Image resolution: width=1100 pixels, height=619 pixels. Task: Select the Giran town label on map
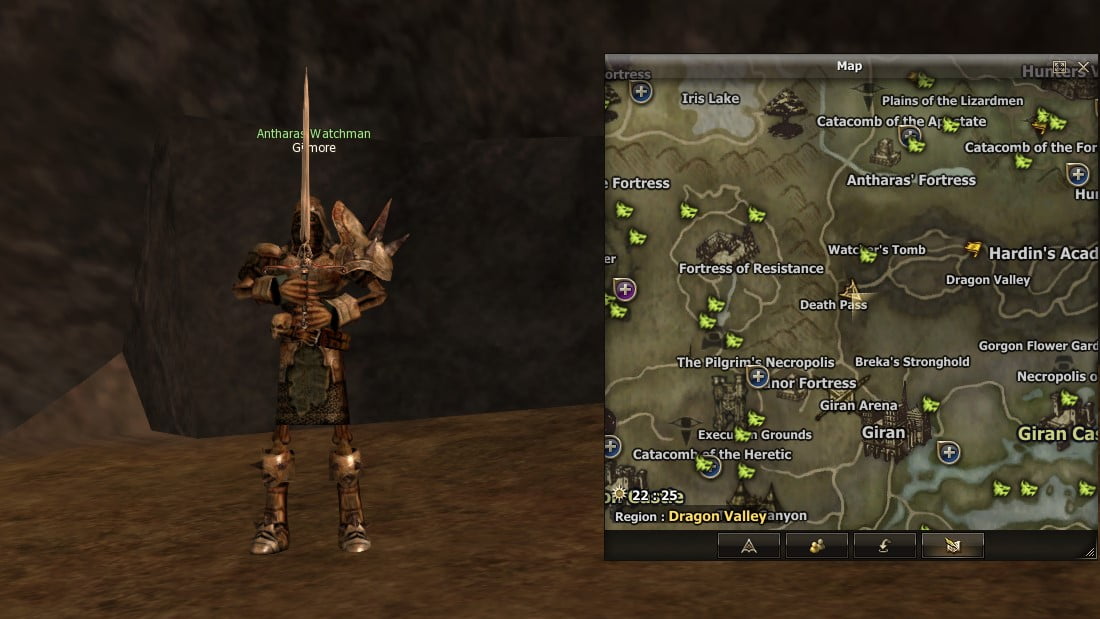click(883, 434)
